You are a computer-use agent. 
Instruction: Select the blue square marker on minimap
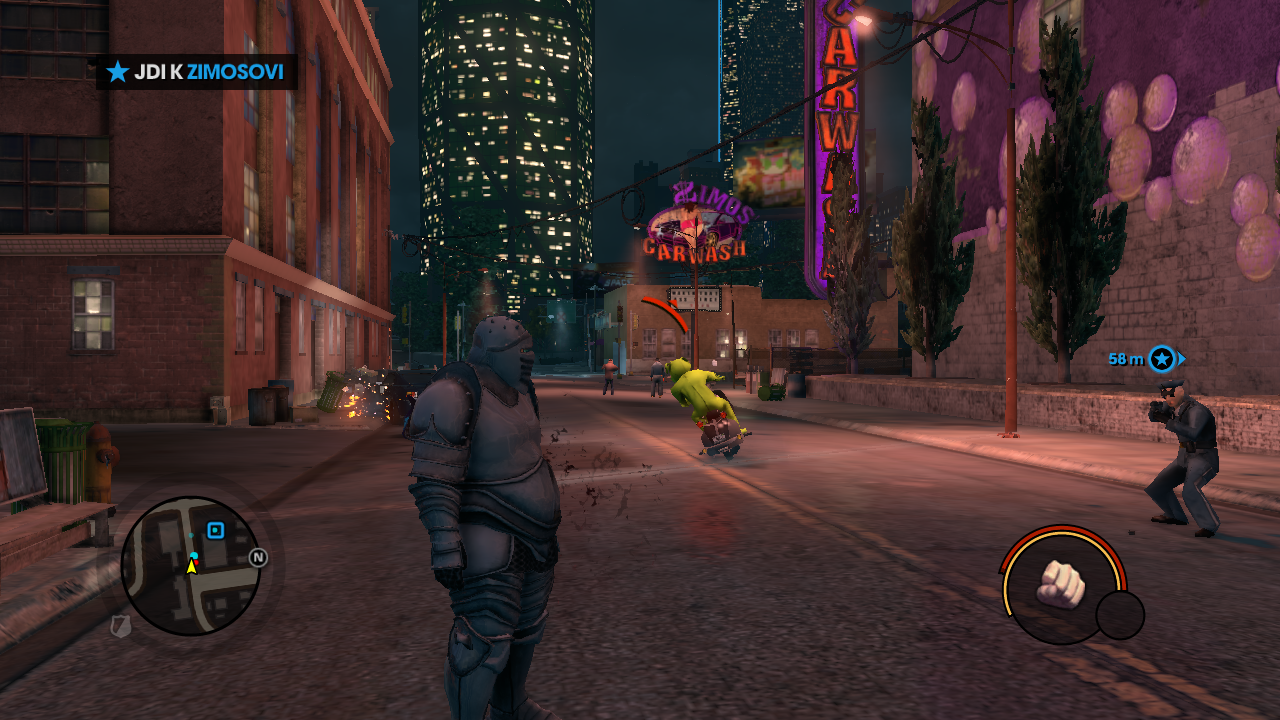click(x=215, y=530)
